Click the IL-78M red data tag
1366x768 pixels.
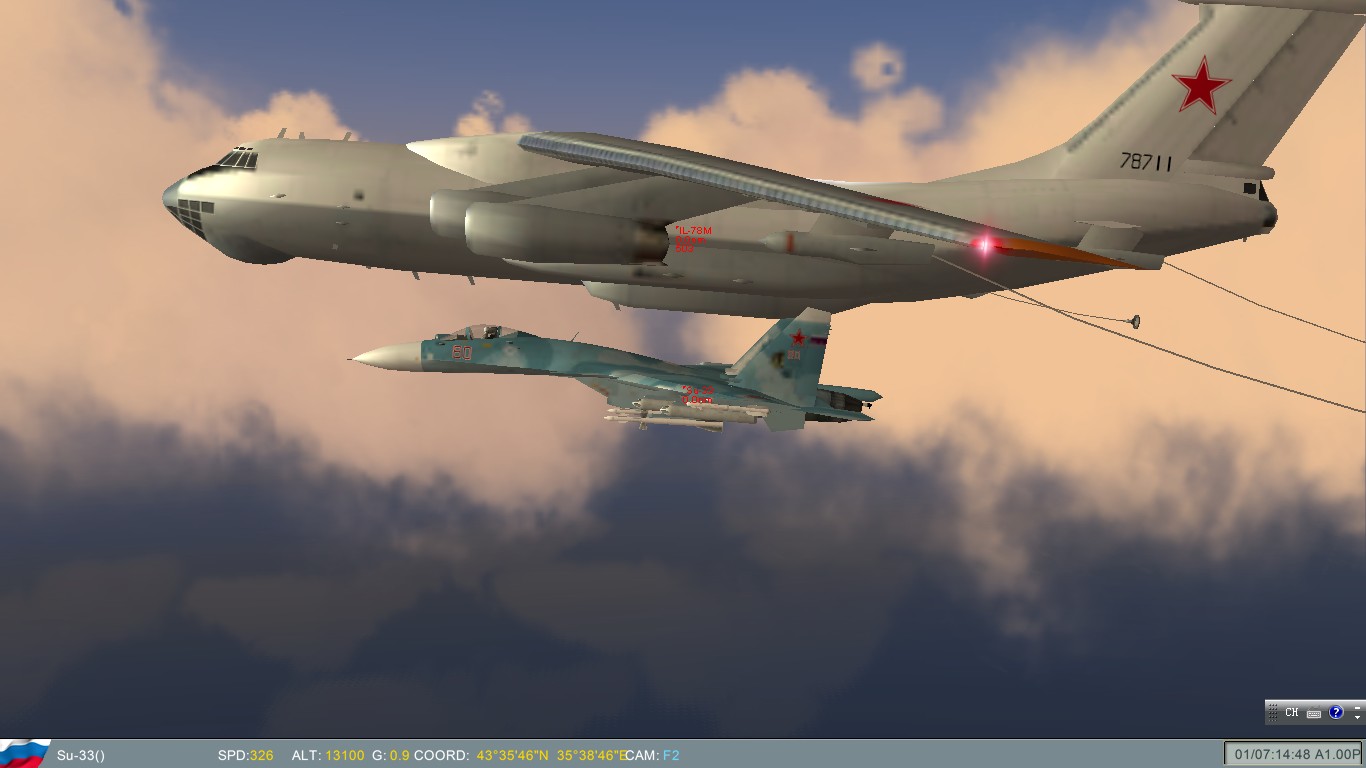click(x=694, y=237)
